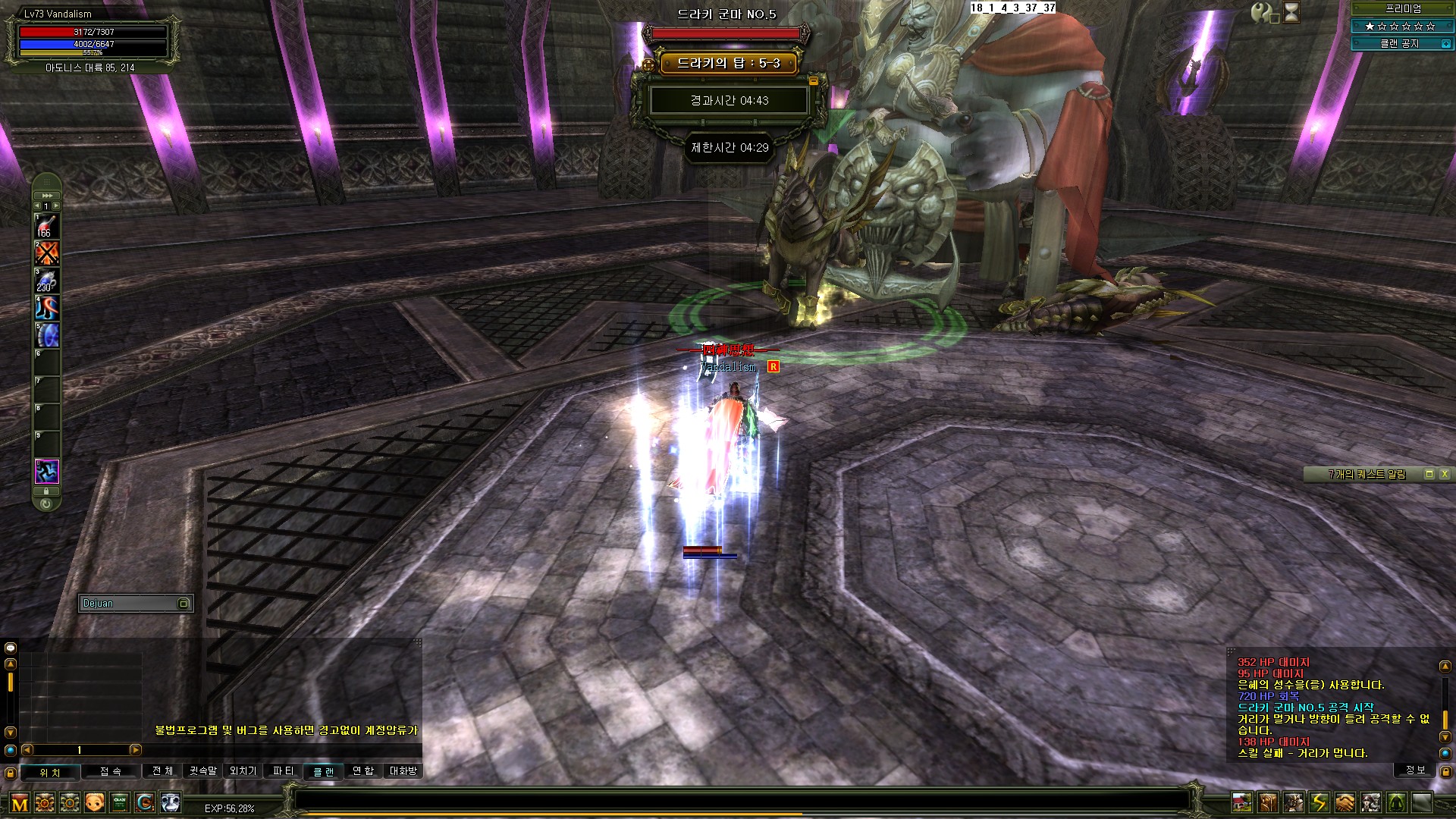This screenshot has width=1456, height=819.
Task: Select the 파티 party chat tab
Action: coord(283,771)
